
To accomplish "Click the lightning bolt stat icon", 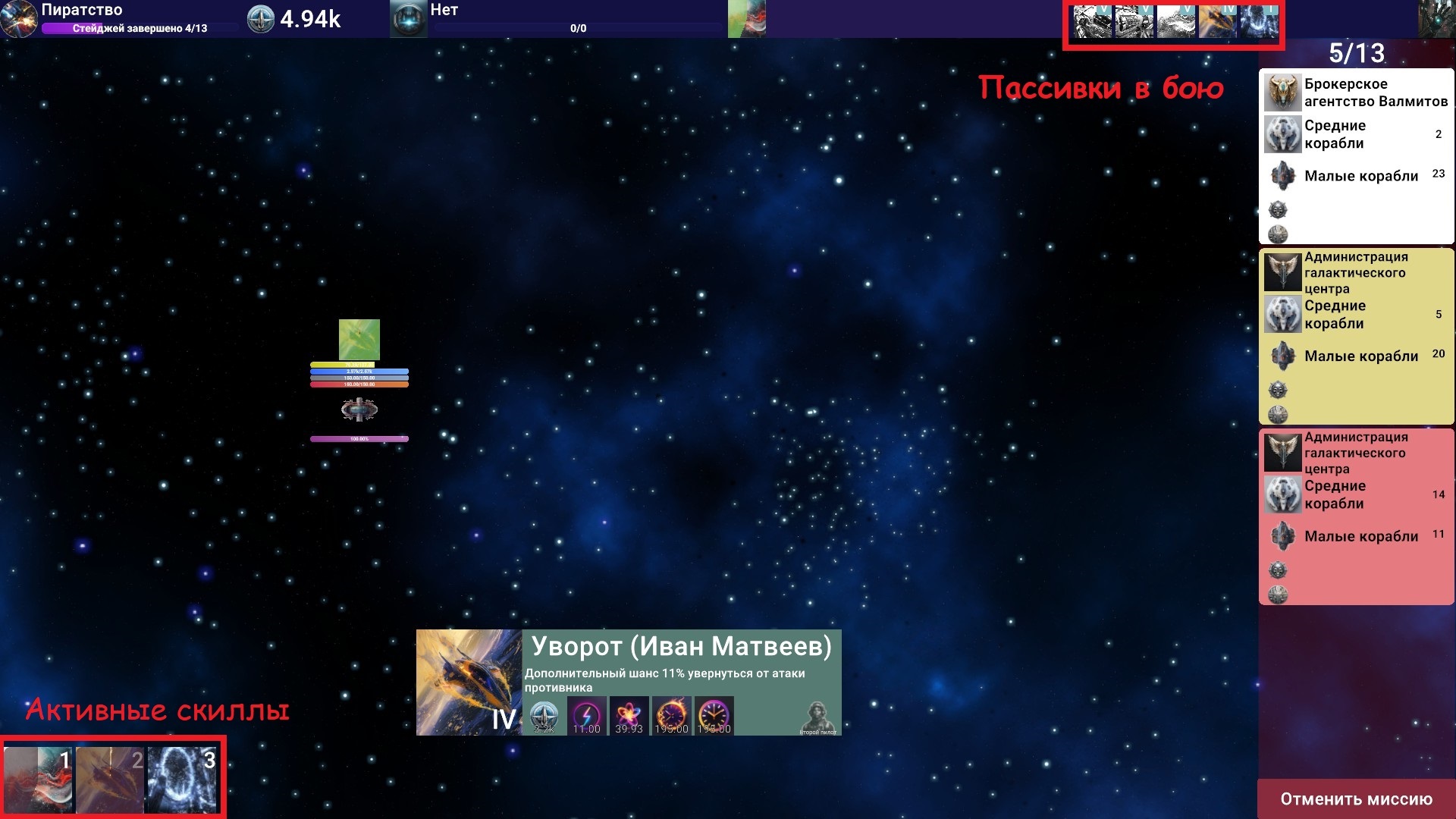I will (586, 716).
